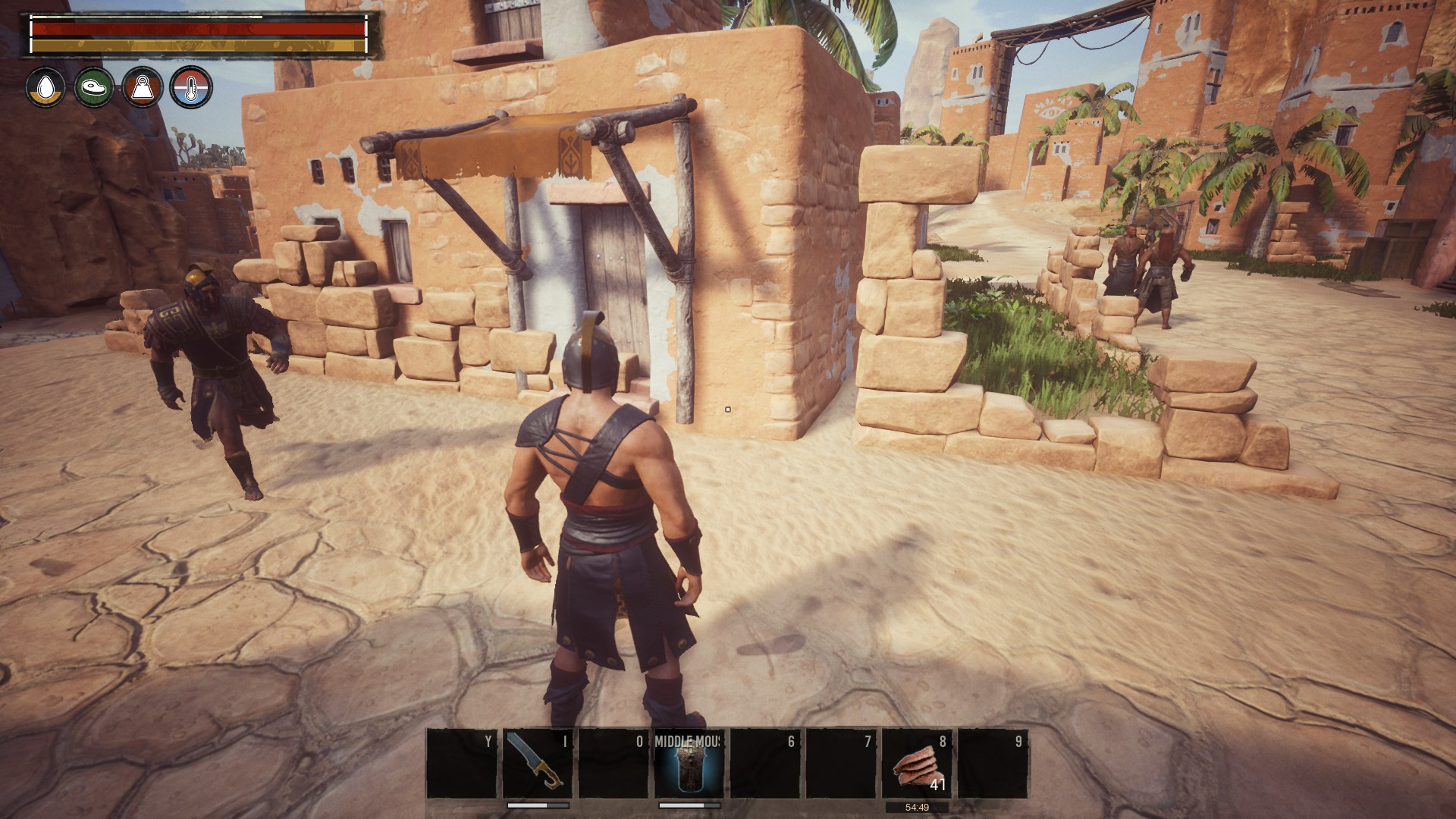Screen dimensions: 1456x819
Task: Click the thermometer temperature icon
Action: coord(191,88)
